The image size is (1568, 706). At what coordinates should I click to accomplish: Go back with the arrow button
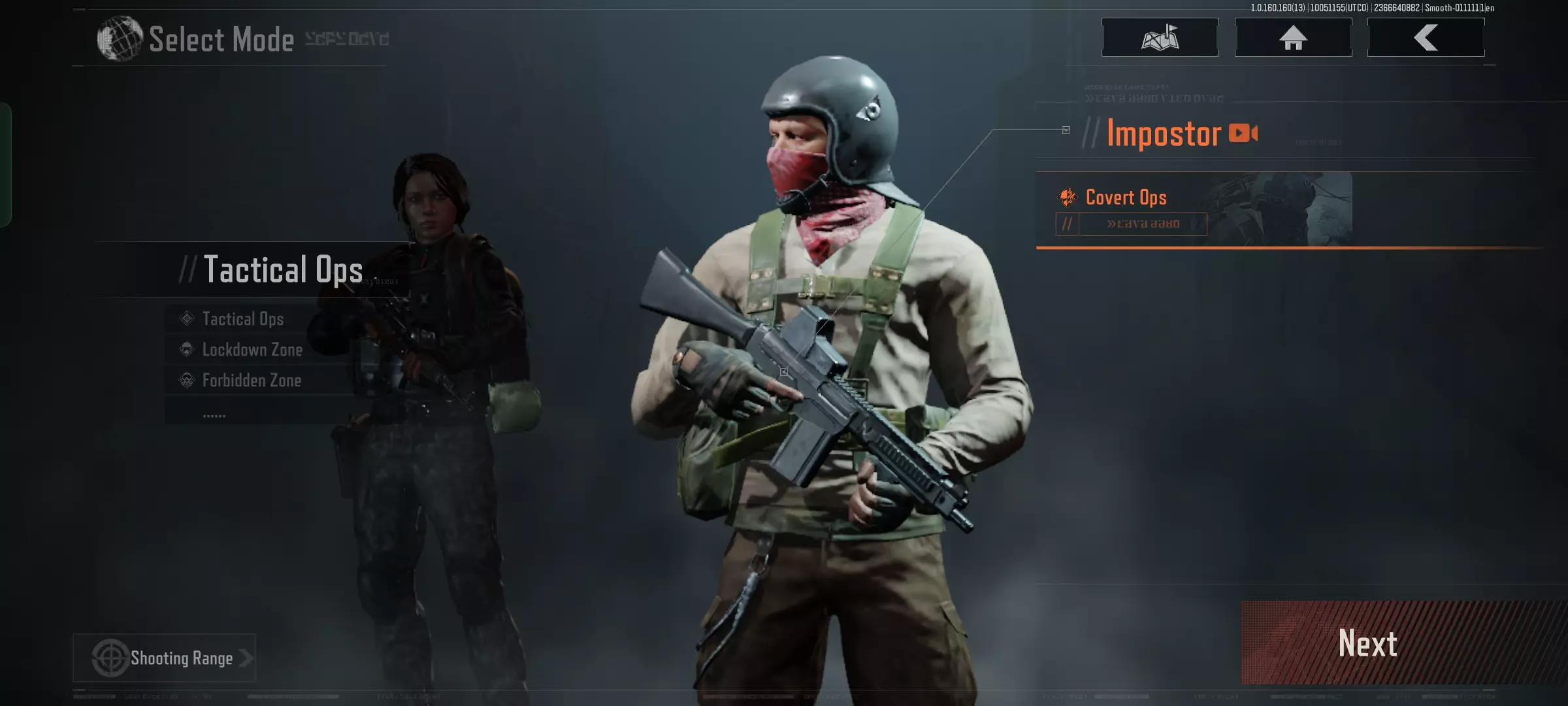tap(1426, 38)
